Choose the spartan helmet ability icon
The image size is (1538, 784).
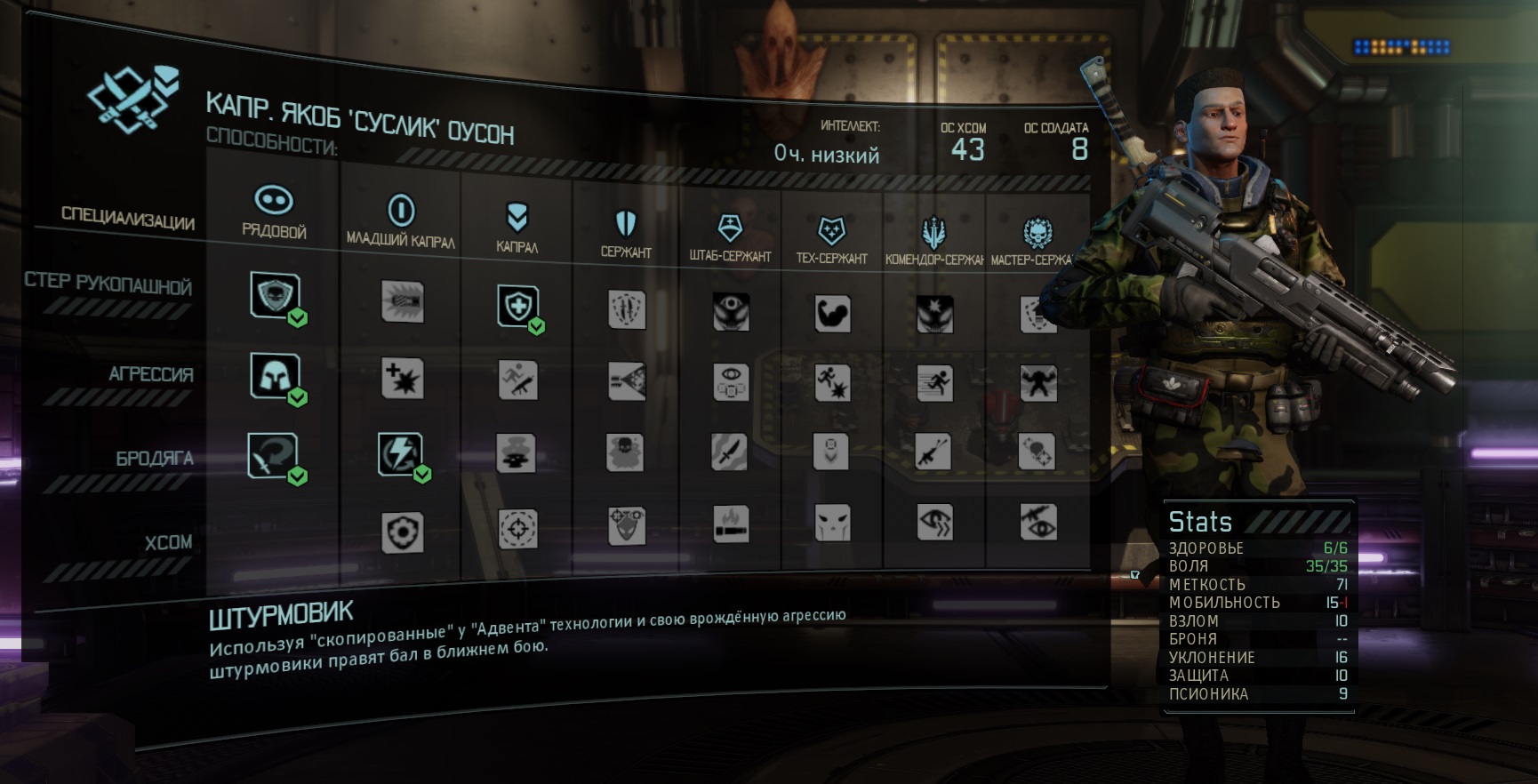275,376
